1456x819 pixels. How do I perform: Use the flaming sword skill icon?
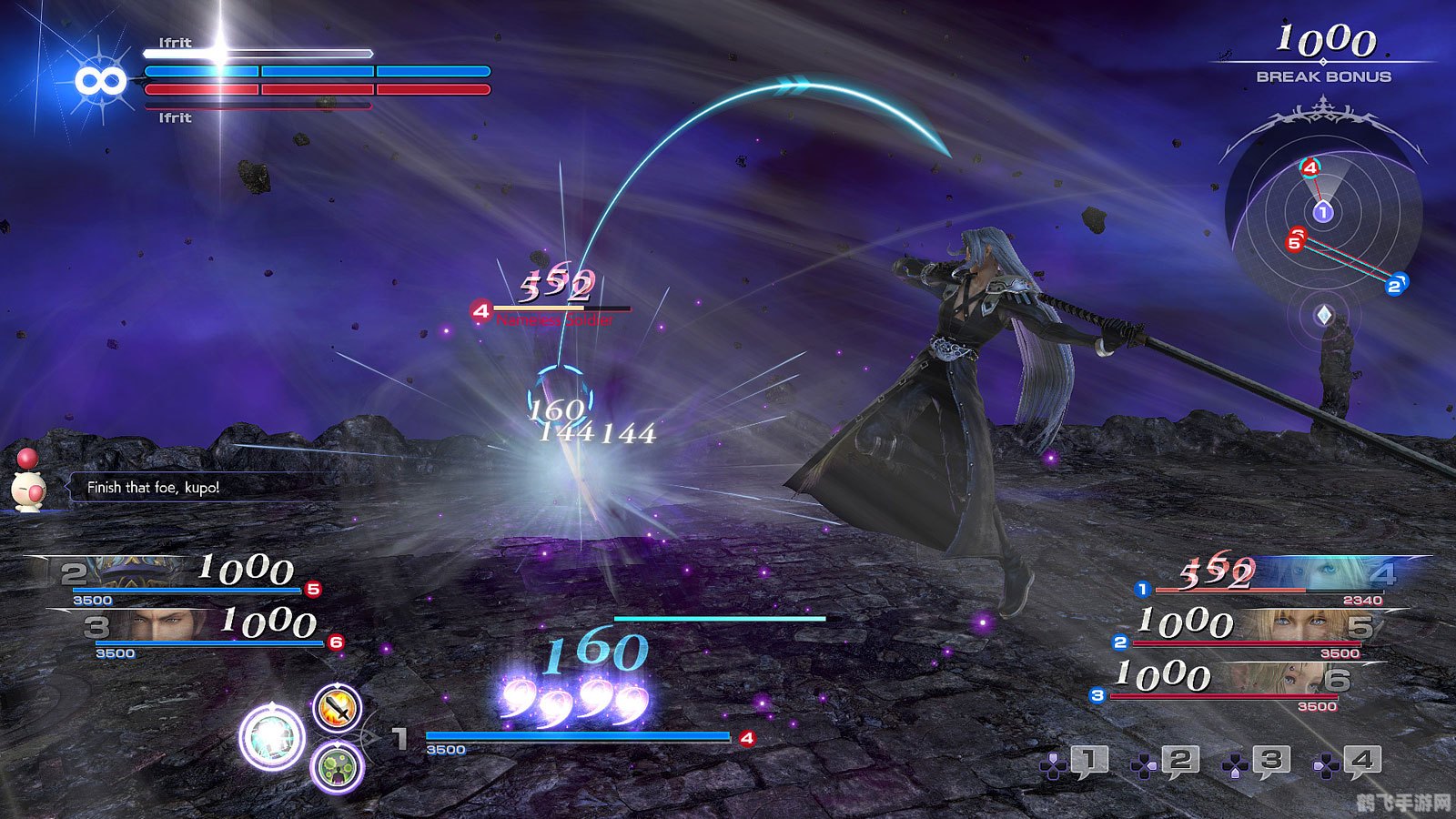click(338, 707)
